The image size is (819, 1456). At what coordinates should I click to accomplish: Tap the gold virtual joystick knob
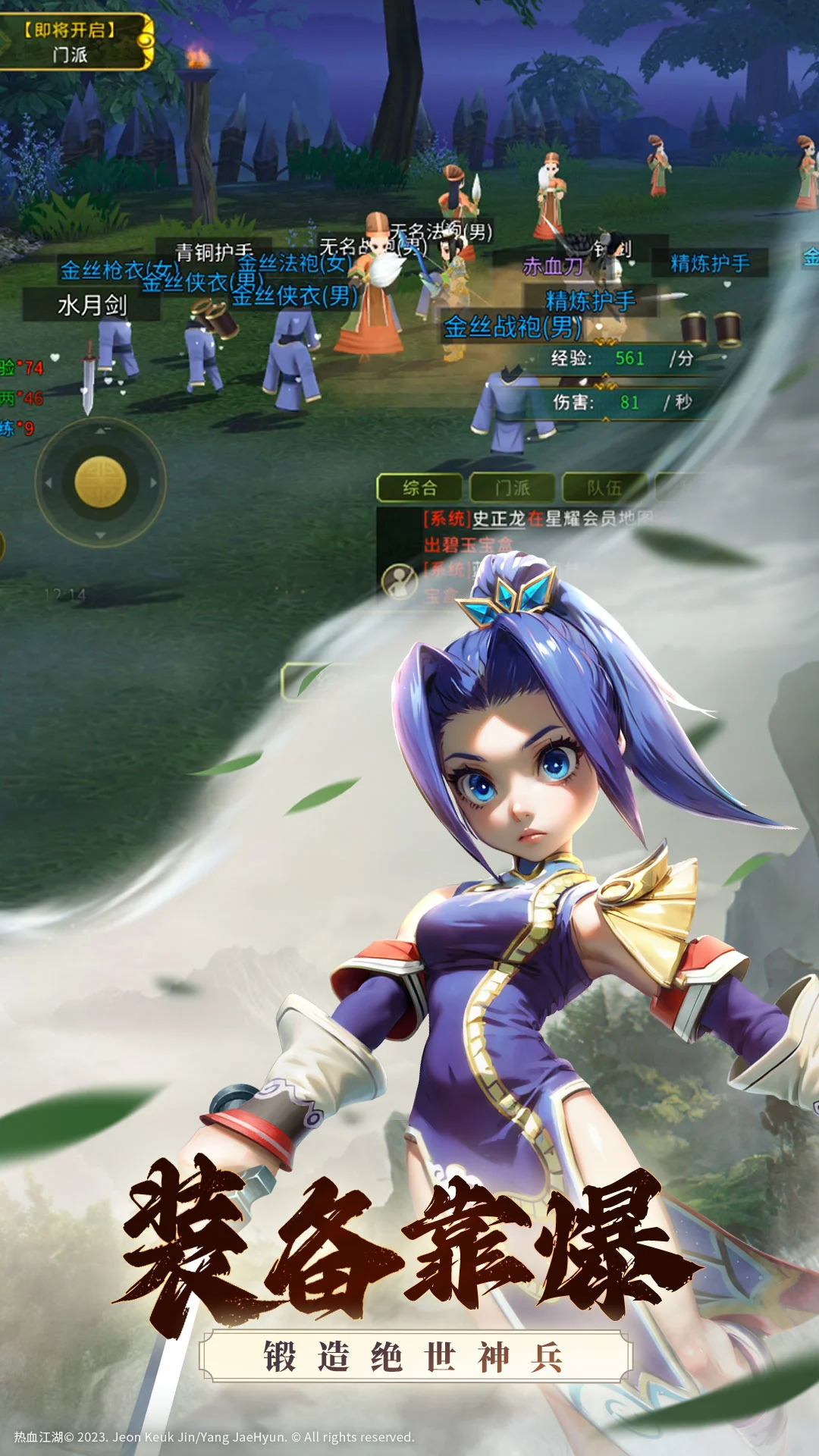coord(100,482)
